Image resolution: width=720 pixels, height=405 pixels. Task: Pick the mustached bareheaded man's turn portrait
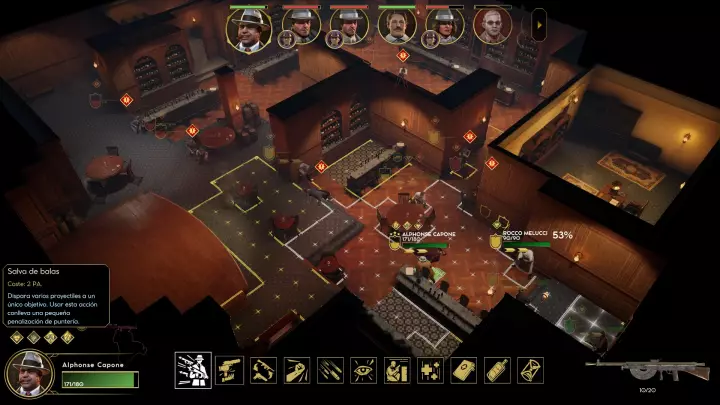[x=397, y=27]
